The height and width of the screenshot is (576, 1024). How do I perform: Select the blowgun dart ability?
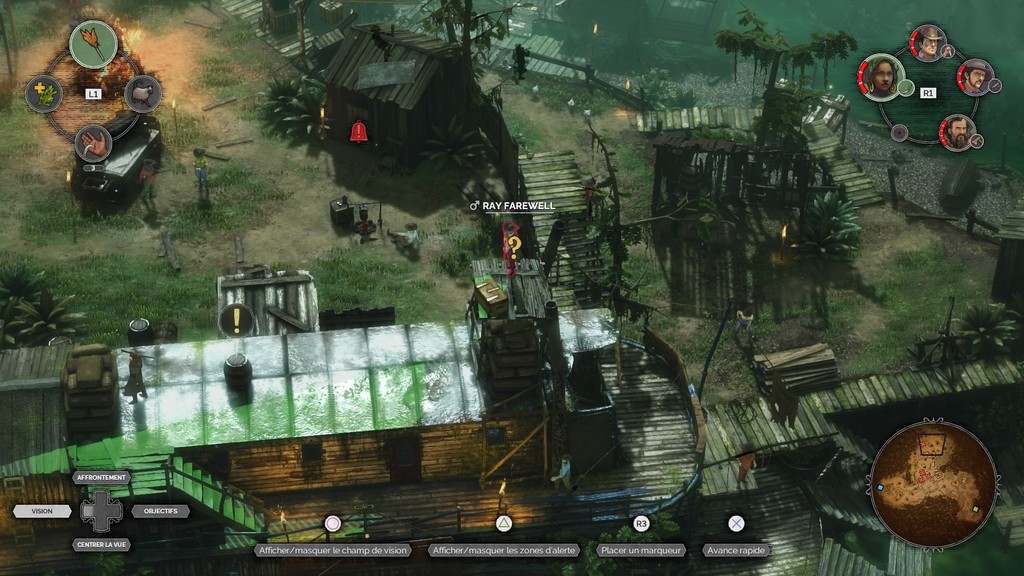coord(93,44)
